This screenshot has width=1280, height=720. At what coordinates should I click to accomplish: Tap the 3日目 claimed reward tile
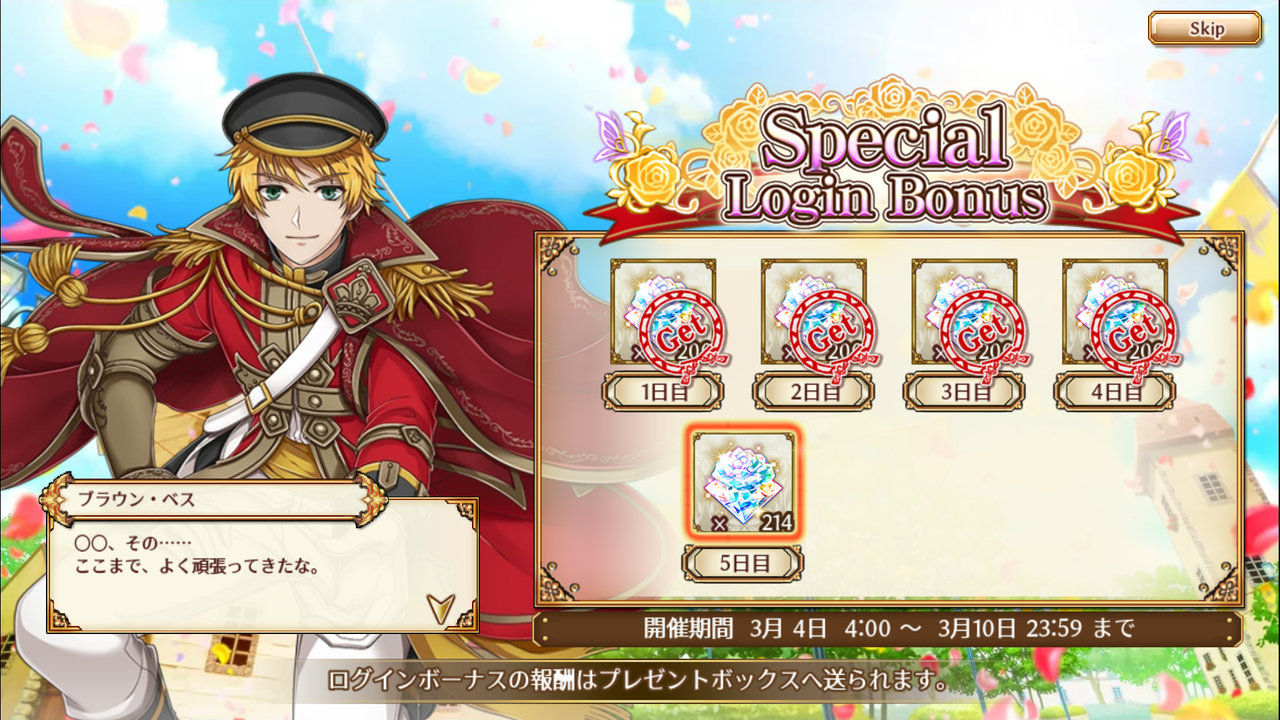tap(964, 312)
